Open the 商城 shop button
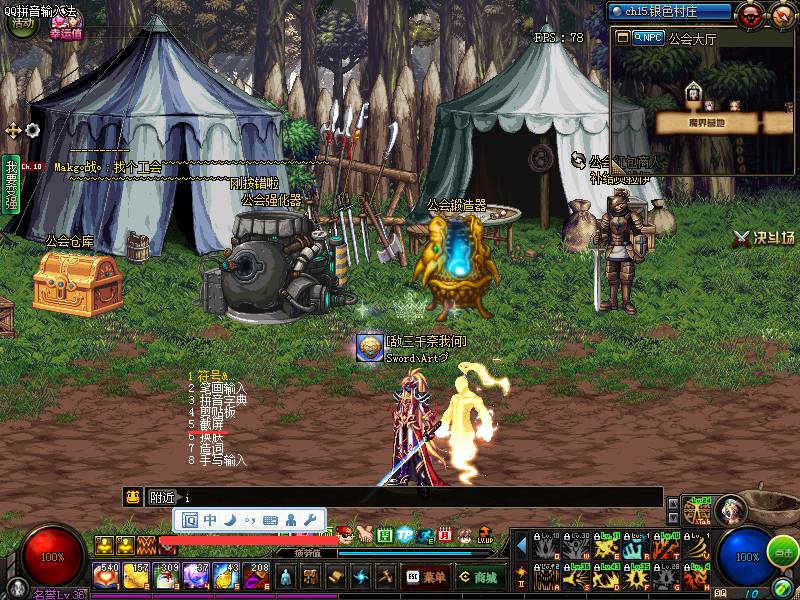This screenshot has height=600, width=800. click(479, 577)
